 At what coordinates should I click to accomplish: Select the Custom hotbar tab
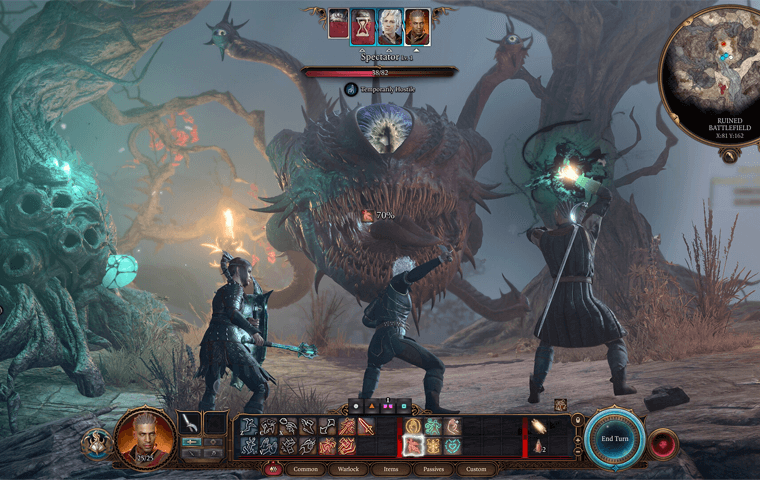click(478, 469)
